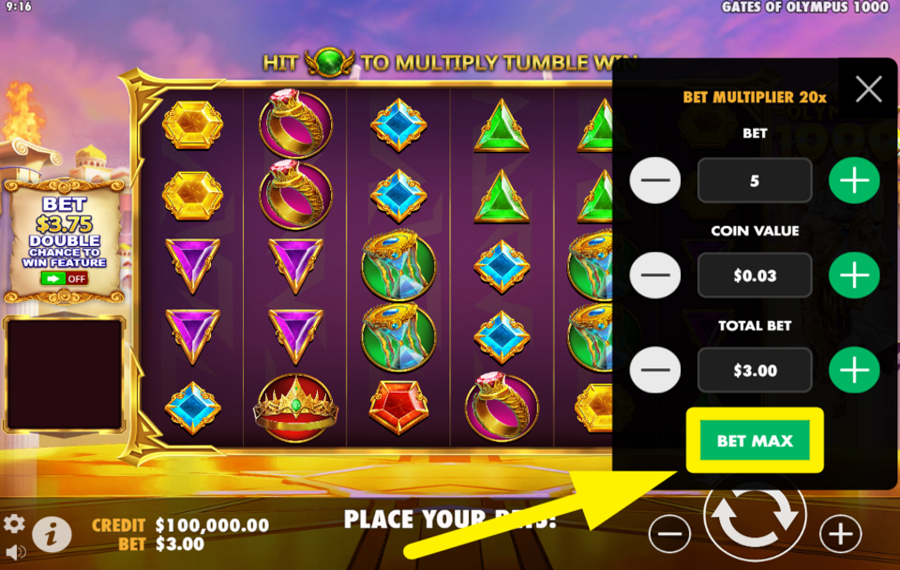Open the settings gear icon

[14, 524]
